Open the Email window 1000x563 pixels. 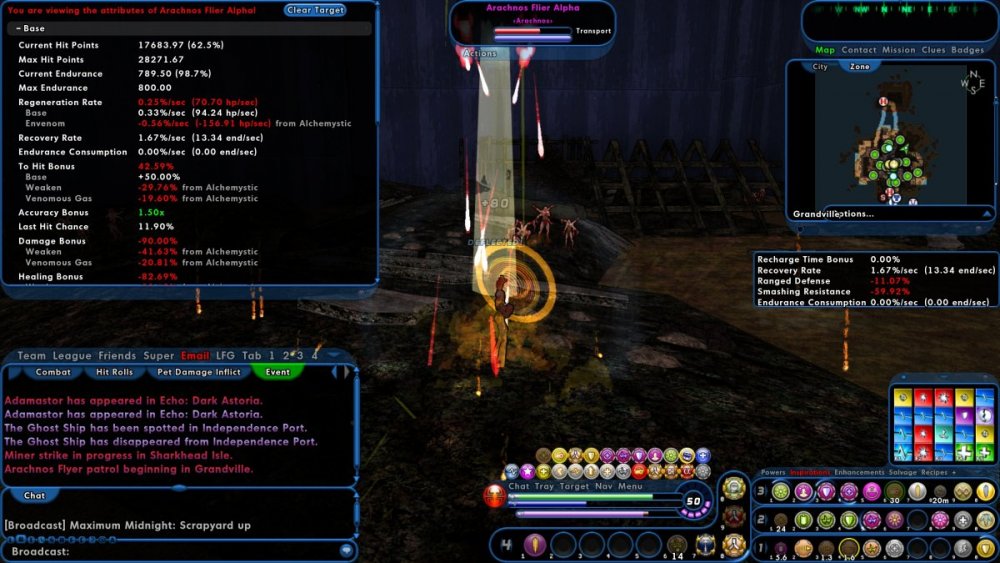point(195,356)
